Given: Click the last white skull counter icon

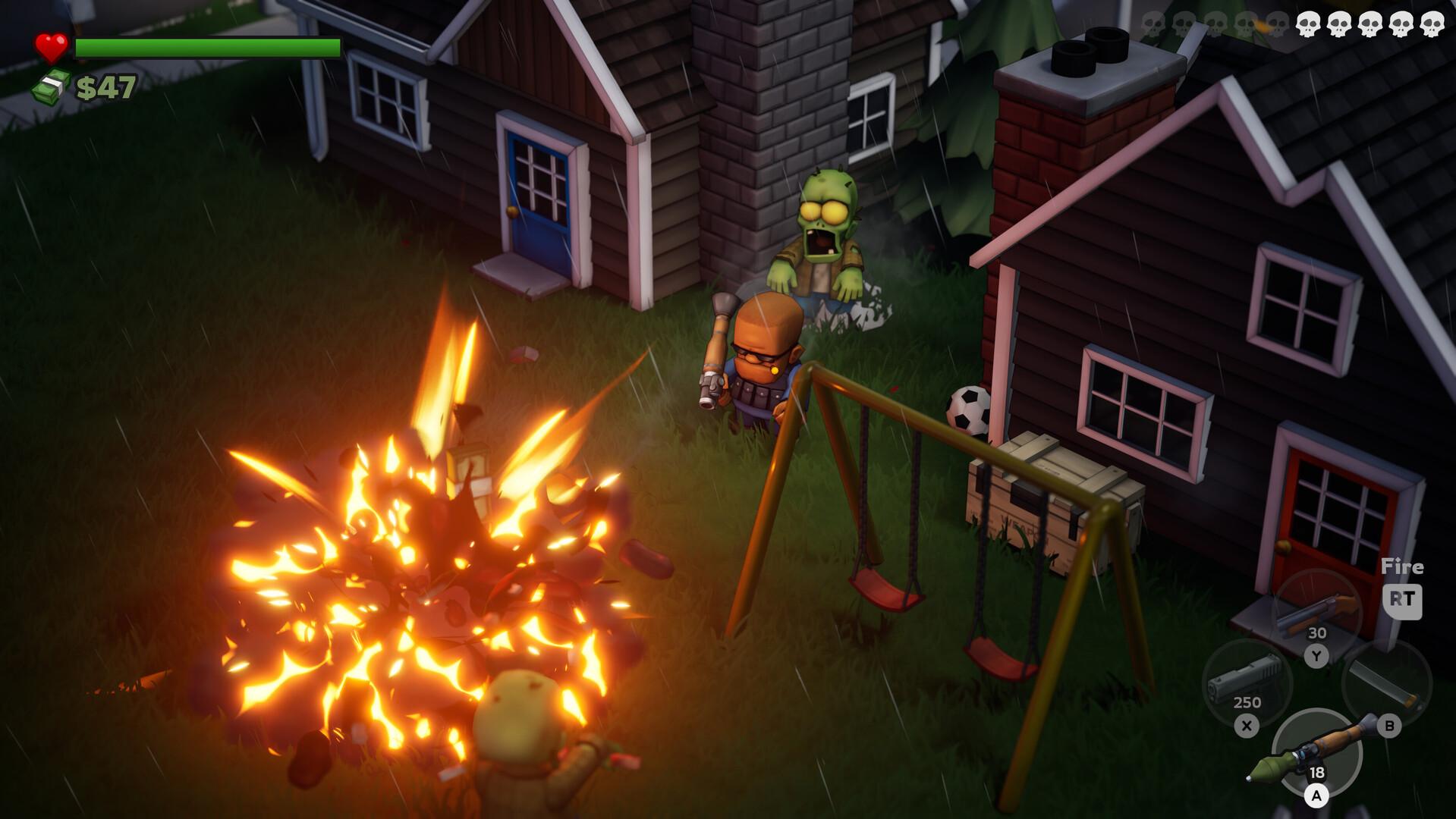Looking at the screenshot, I should [1435, 24].
